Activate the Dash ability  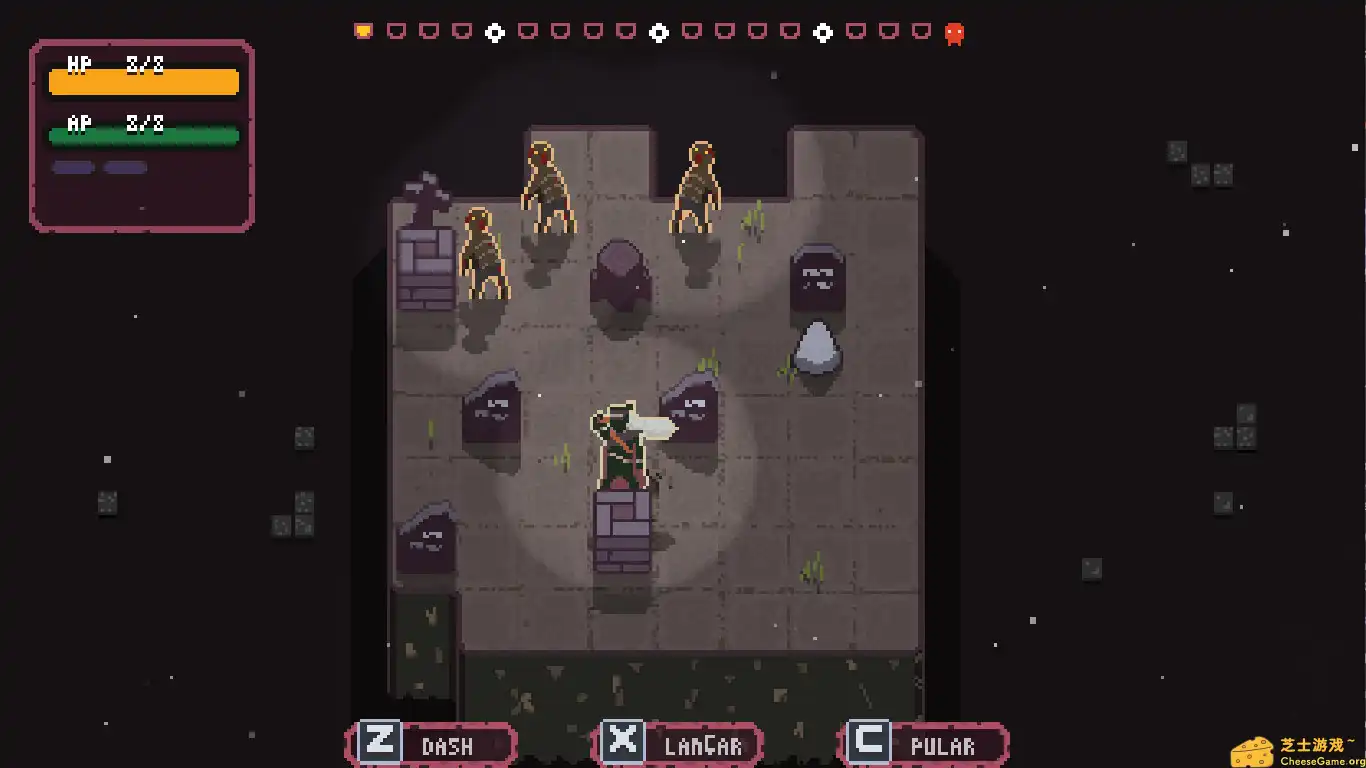pos(431,744)
